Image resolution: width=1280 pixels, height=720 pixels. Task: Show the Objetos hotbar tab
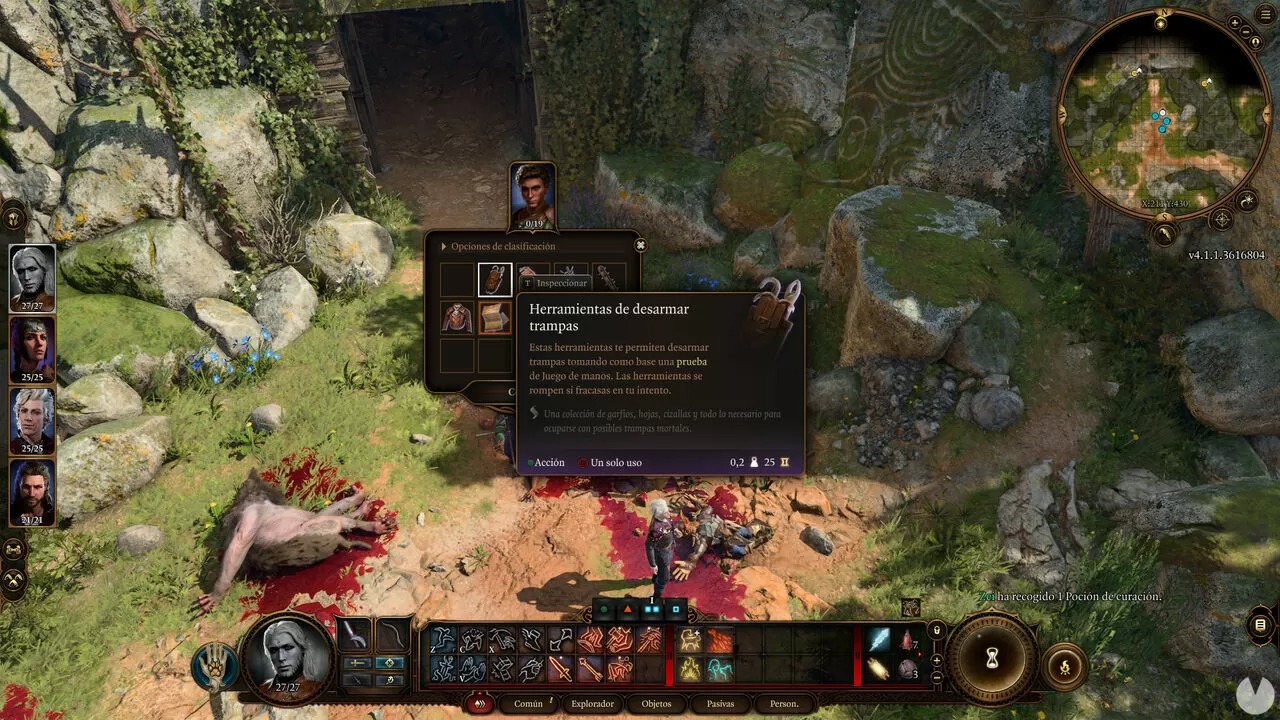656,704
